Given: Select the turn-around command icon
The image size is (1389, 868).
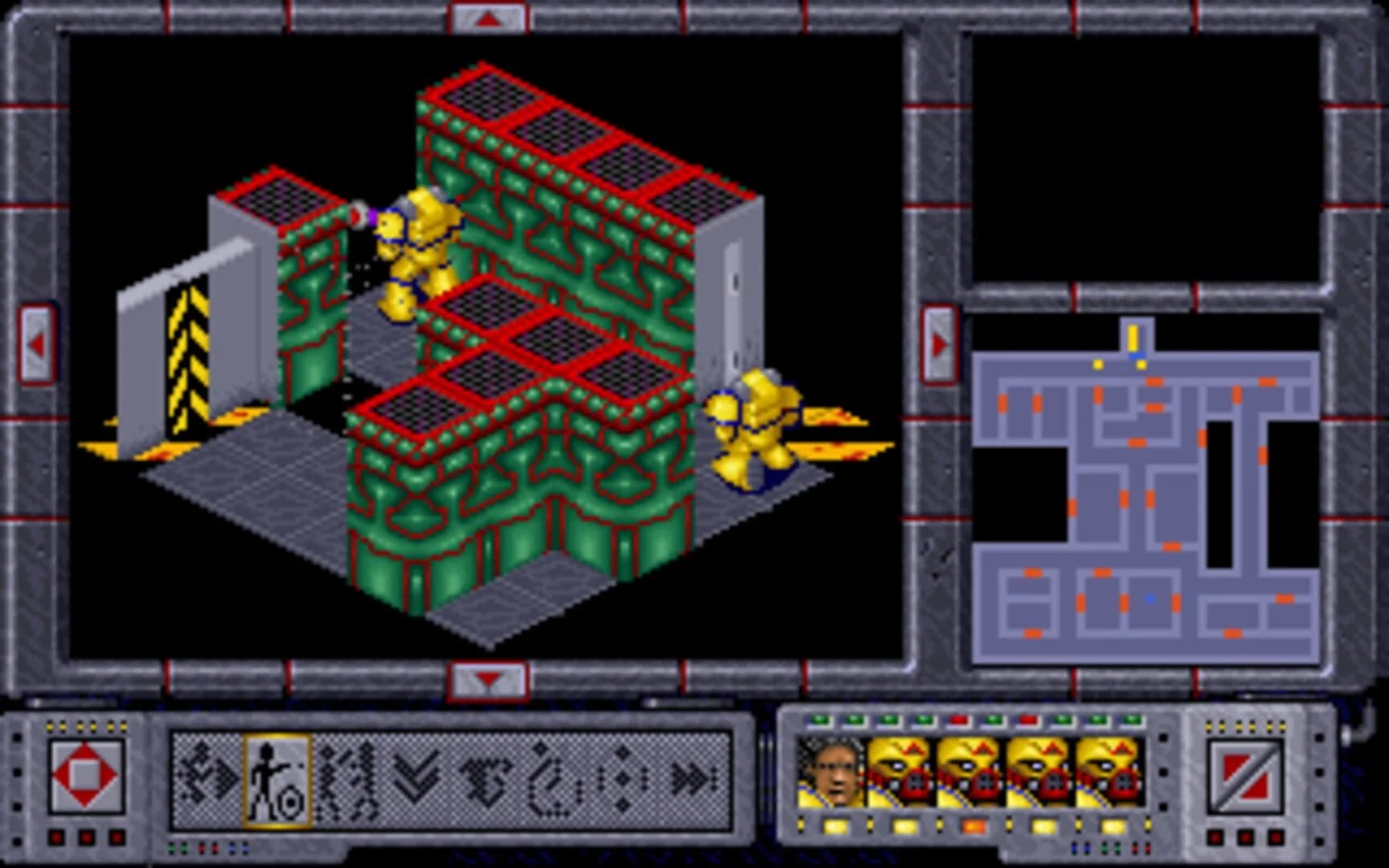Looking at the screenshot, I should click(486, 780).
